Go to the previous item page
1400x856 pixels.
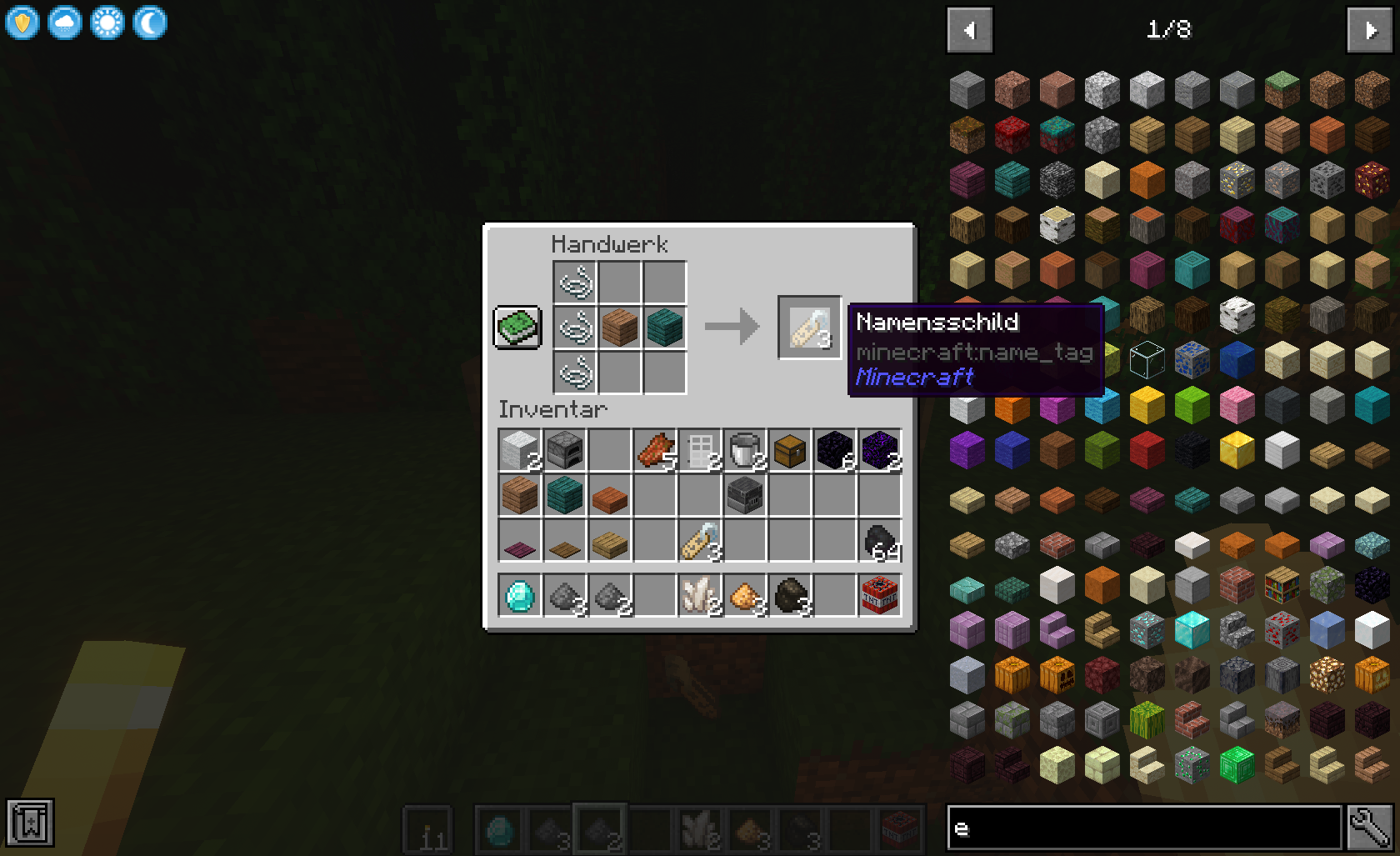[969, 30]
